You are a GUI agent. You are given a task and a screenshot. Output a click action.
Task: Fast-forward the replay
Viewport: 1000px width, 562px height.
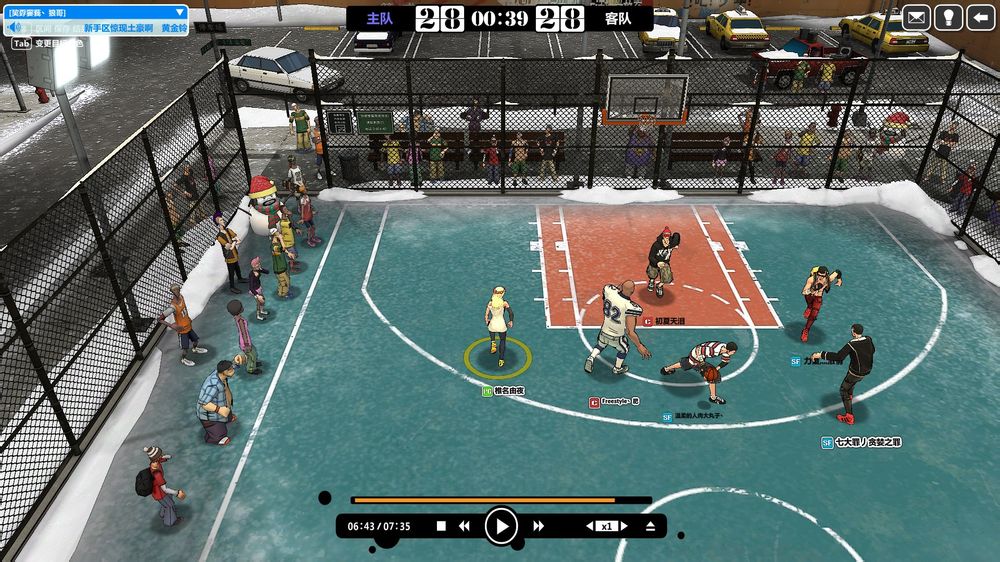(538, 526)
